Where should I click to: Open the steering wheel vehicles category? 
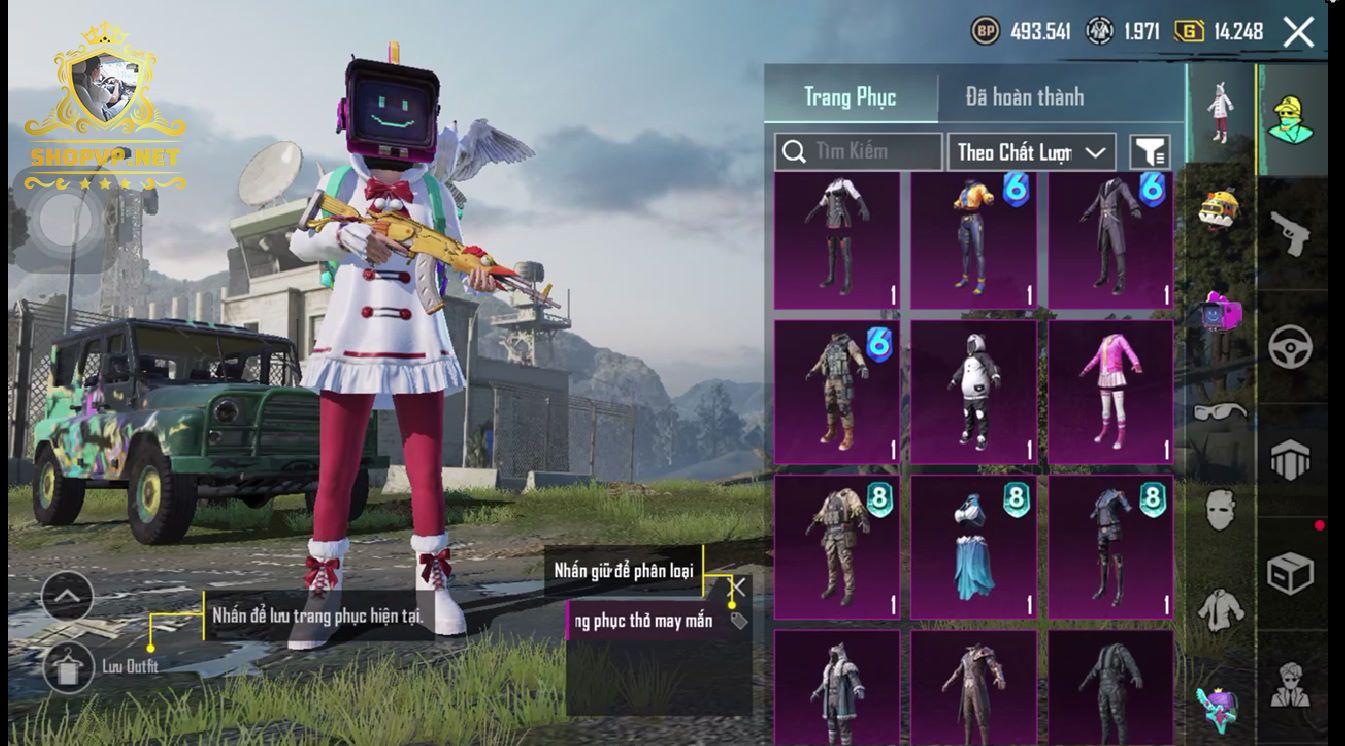tap(1290, 347)
